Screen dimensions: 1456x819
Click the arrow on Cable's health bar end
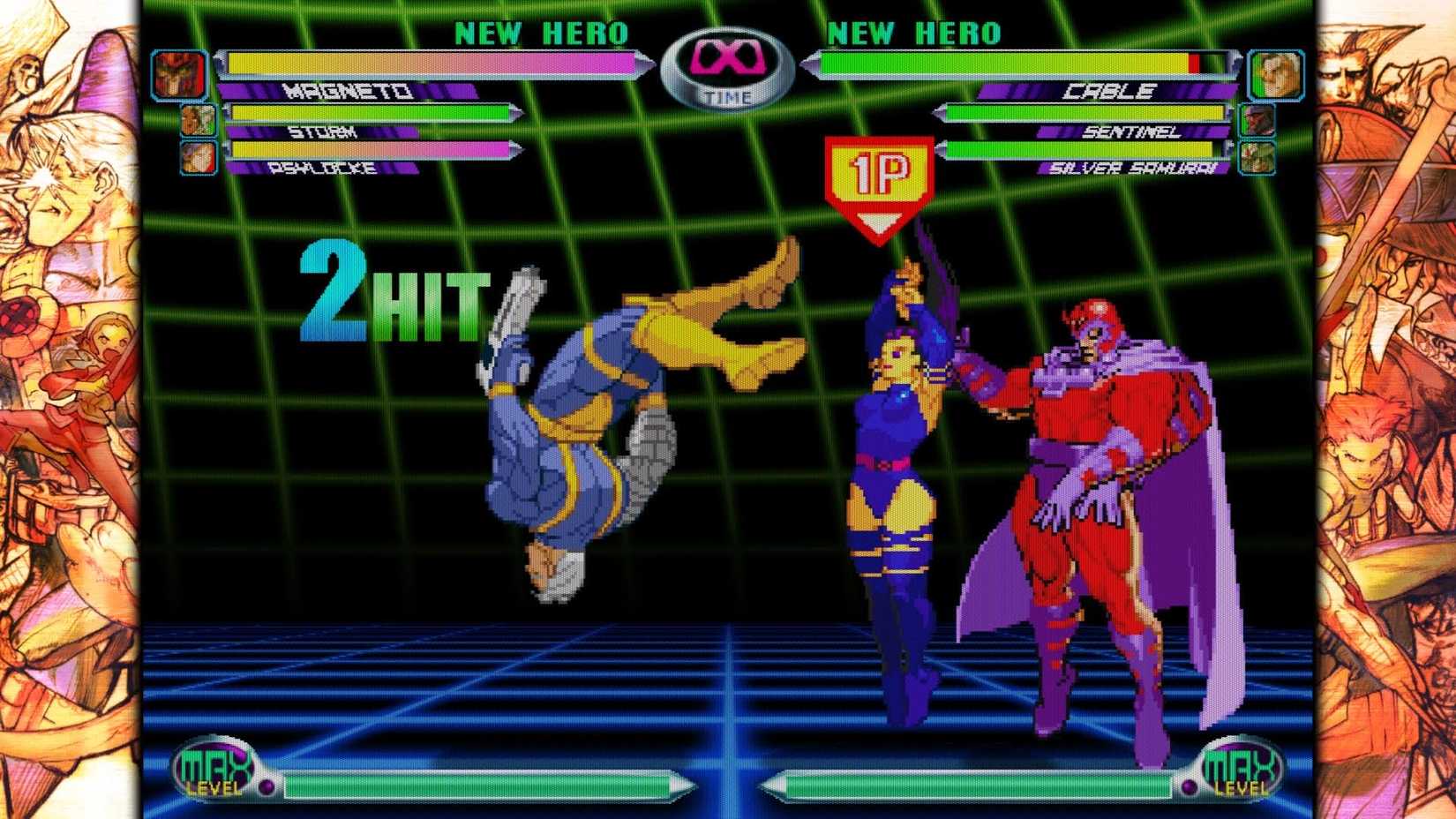(x=809, y=63)
